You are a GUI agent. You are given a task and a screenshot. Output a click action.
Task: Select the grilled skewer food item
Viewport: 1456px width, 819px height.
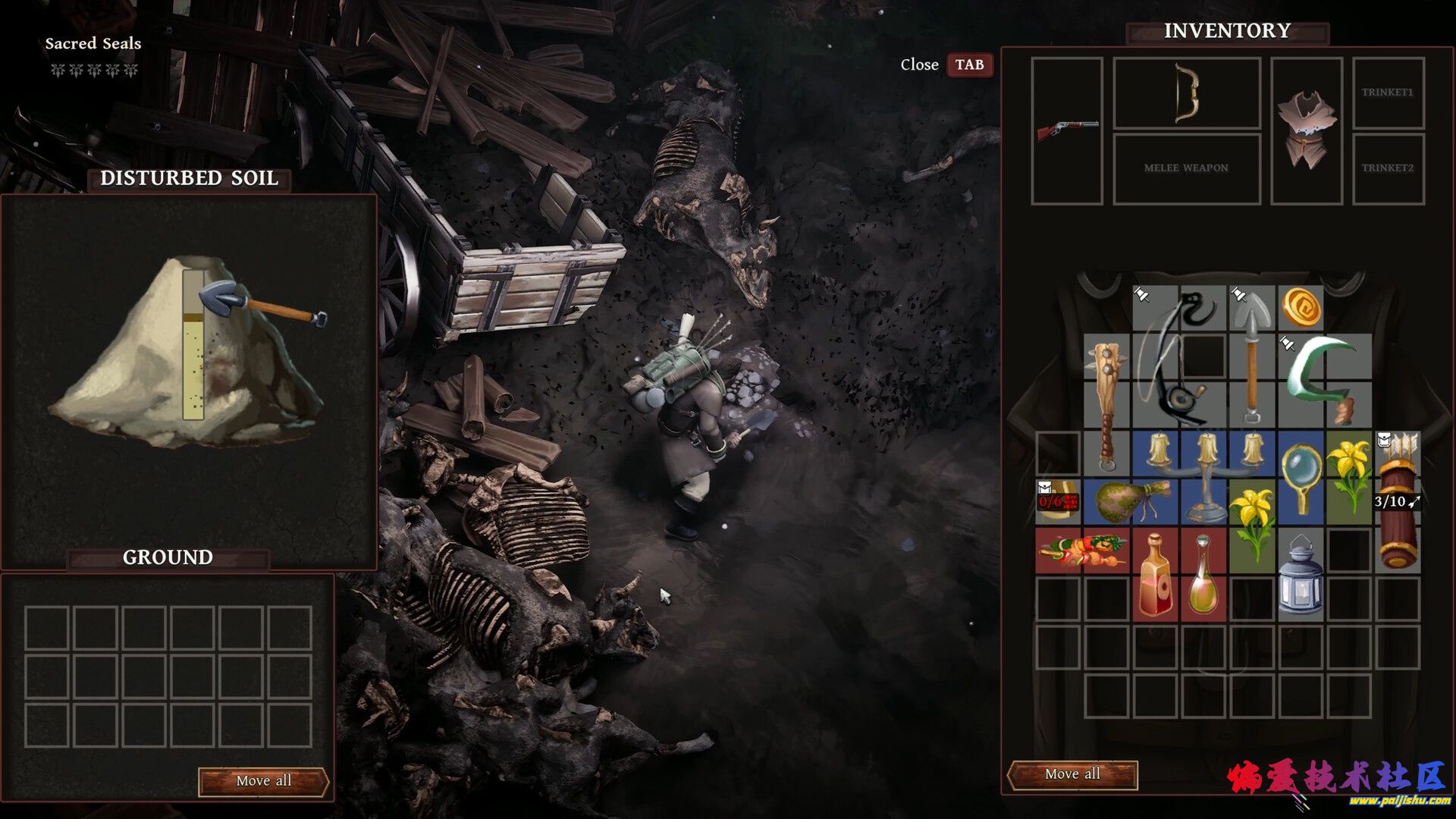(x=1082, y=550)
